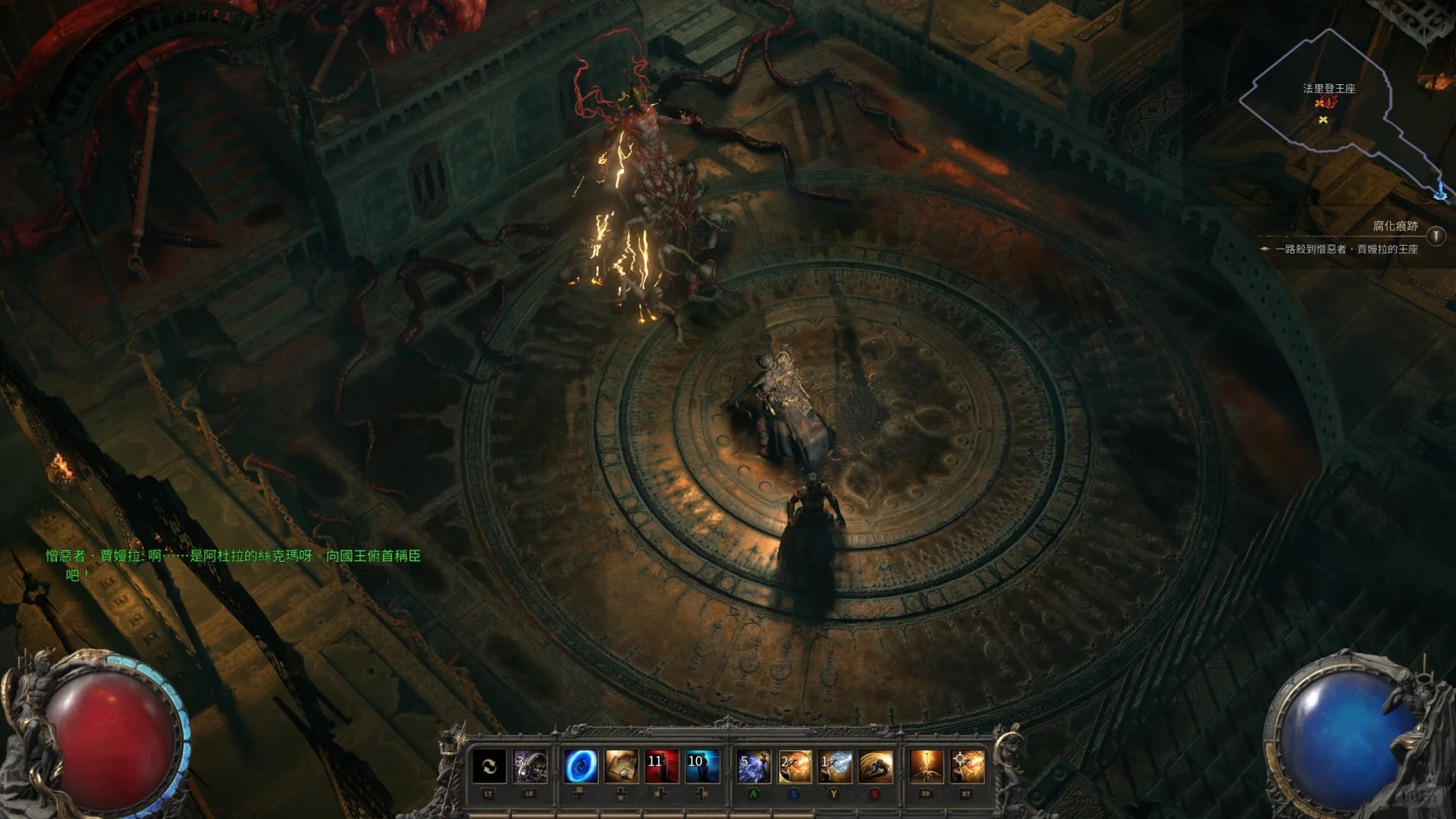Trigger the icy blast skill numbered 1
Image resolution: width=1456 pixels, height=819 pixels.
(834, 767)
